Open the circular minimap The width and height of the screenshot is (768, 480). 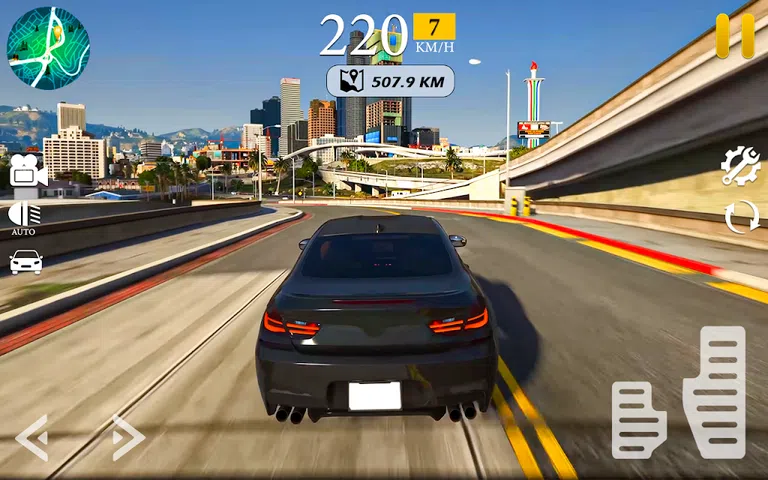click(48, 48)
